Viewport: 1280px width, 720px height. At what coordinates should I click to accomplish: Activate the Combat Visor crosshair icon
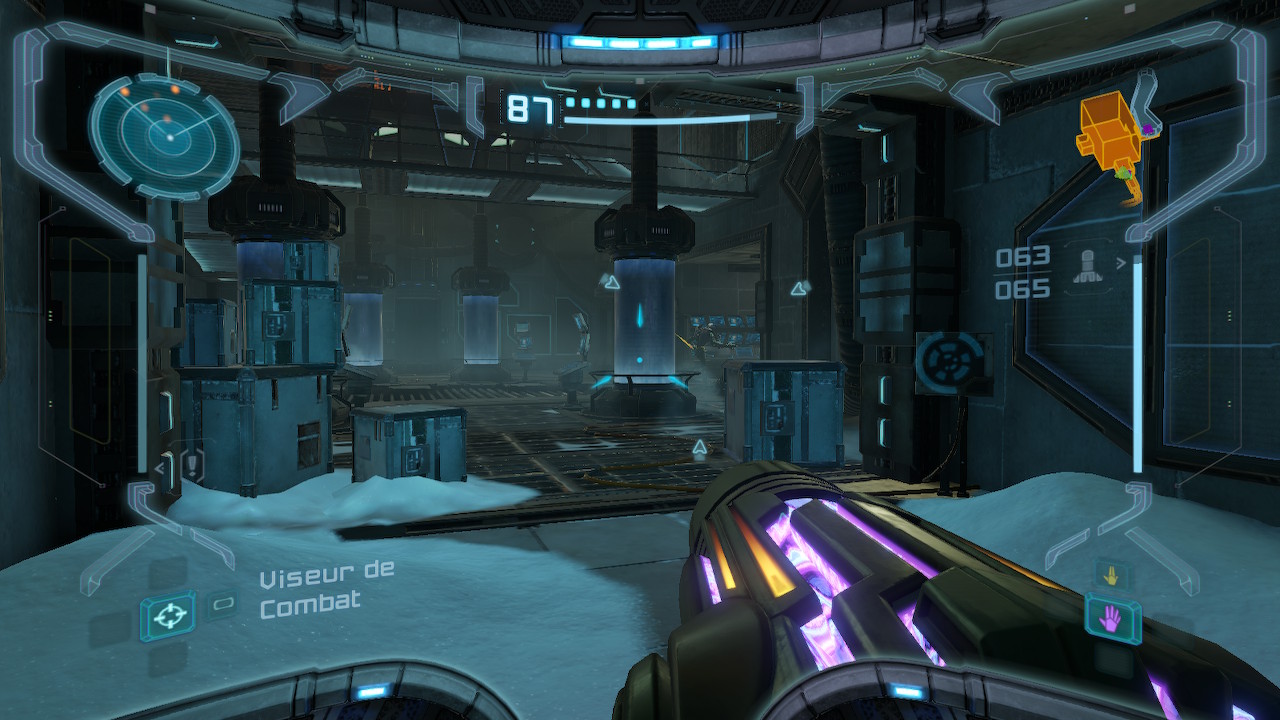pos(167,617)
